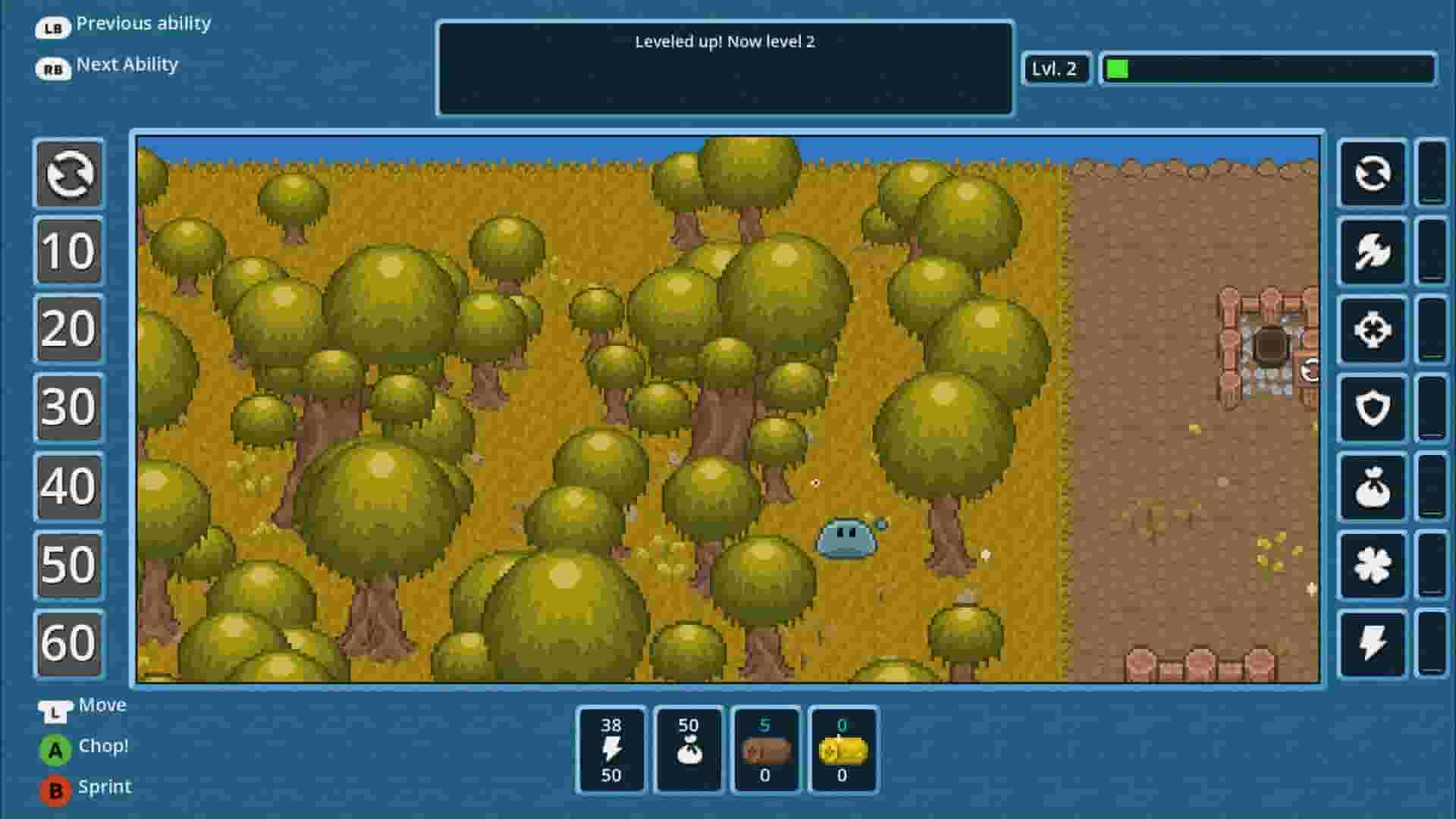
Task: Select the crosshair targeting icon
Action: [1373, 330]
